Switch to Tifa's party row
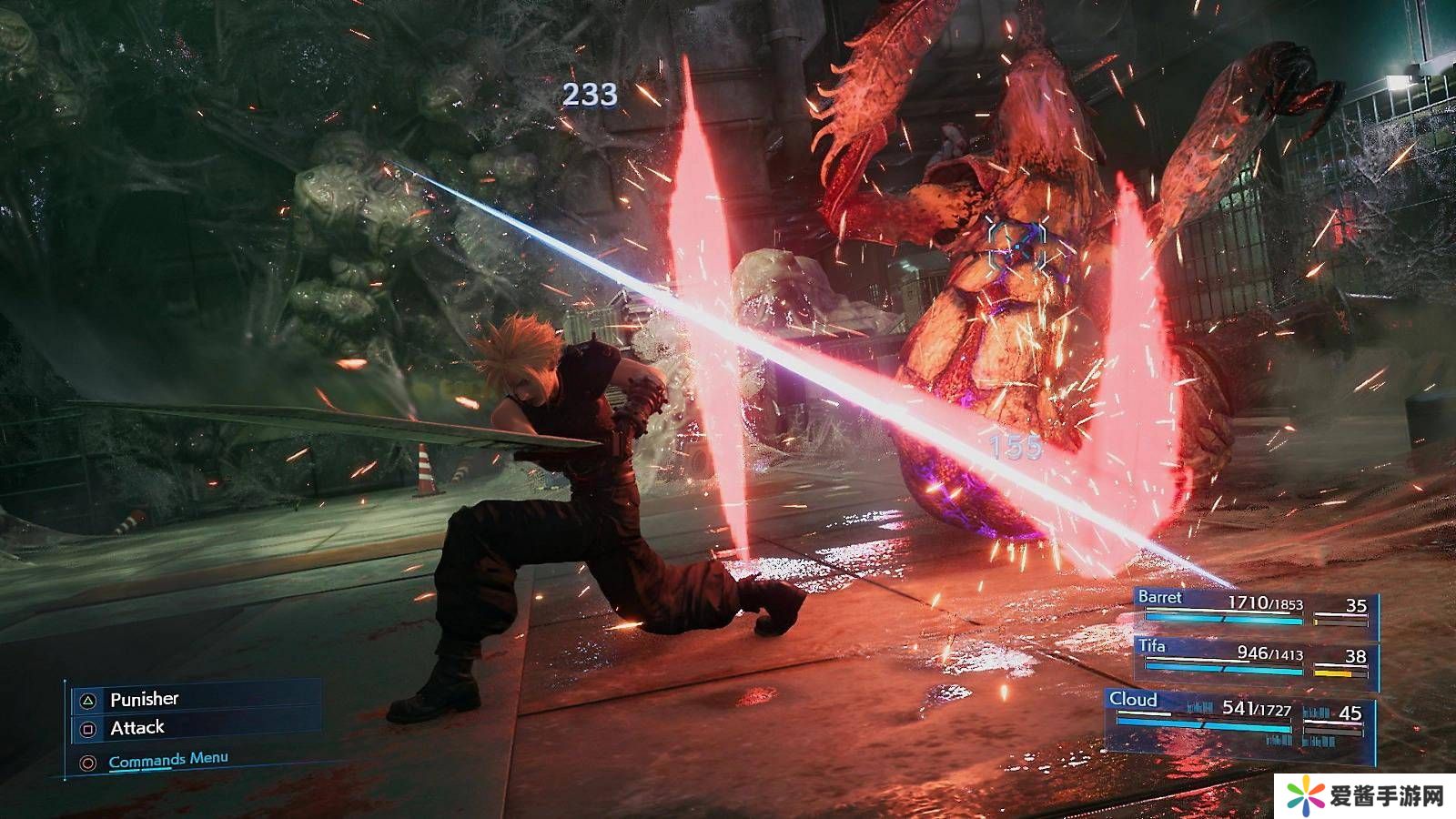 pyautogui.click(x=1254, y=659)
